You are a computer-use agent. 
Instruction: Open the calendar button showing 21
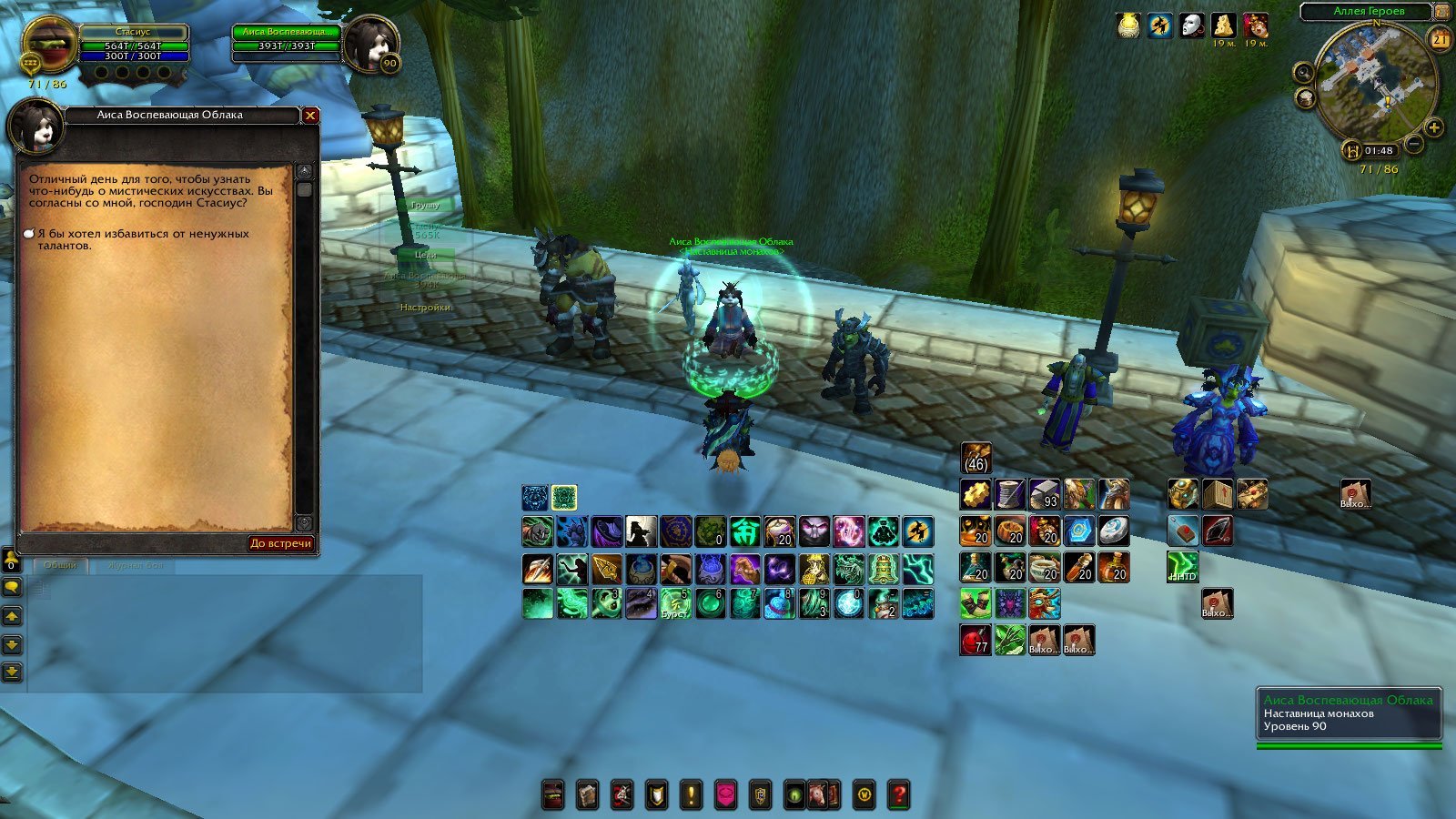click(x=1440, y=39)
